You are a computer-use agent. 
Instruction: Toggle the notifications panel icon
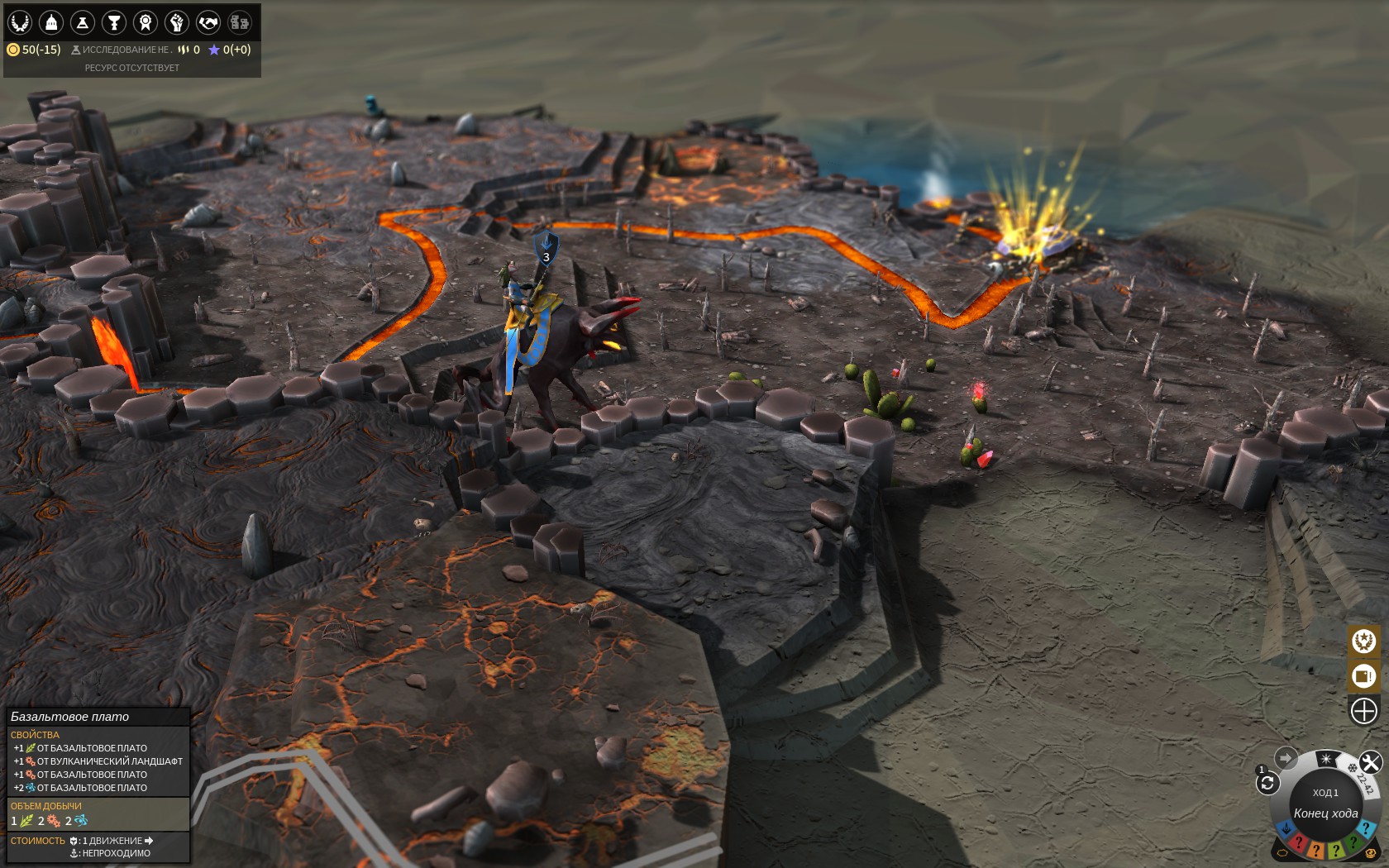(x=1363, y=676)
